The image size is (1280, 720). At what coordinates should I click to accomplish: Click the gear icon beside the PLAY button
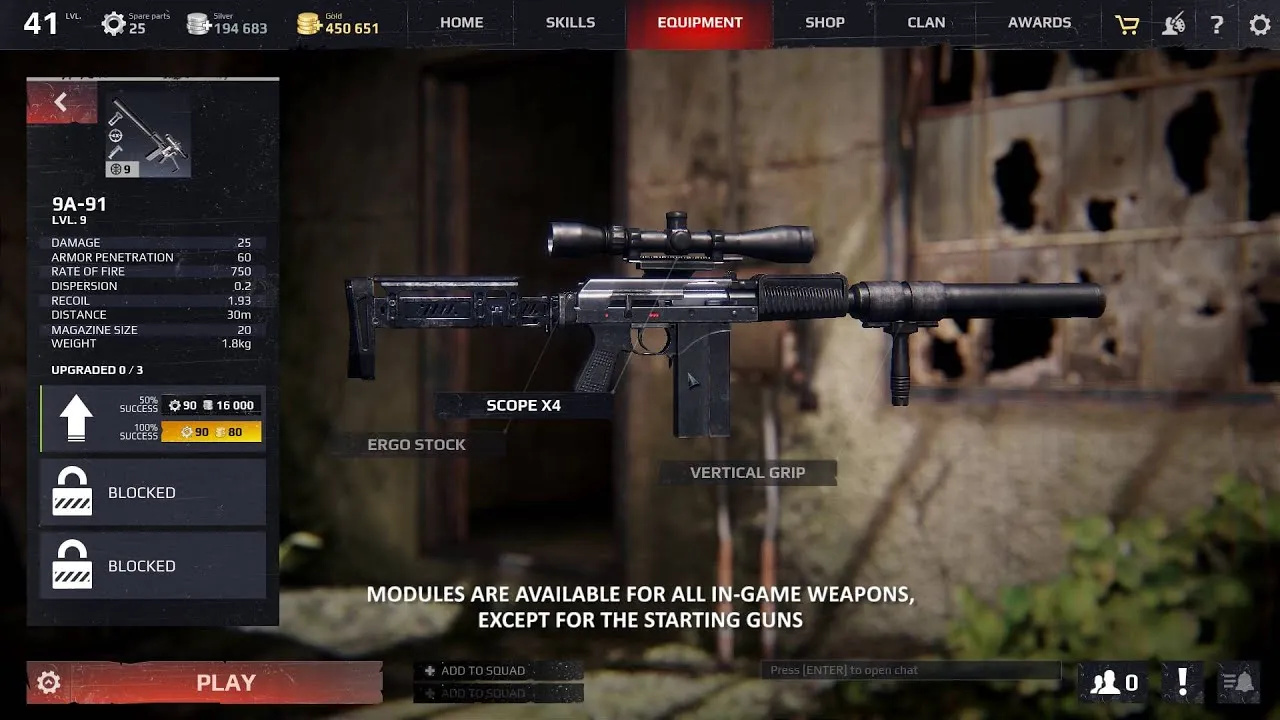tap(46, 682)
